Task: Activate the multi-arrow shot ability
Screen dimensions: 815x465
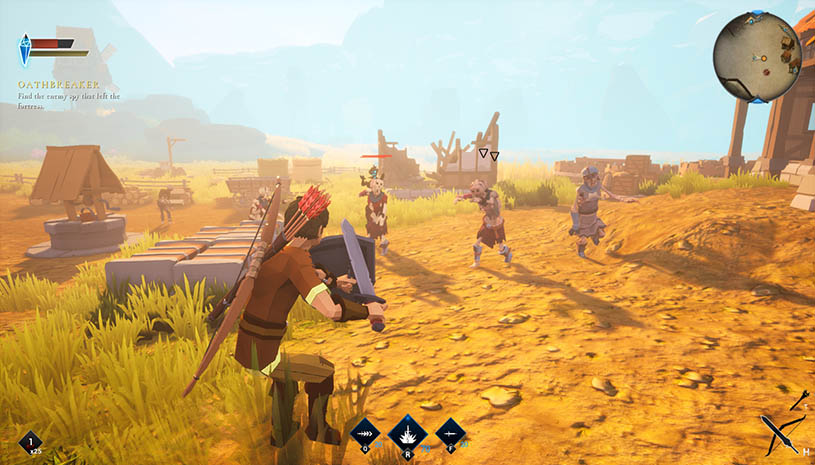Action: pyautogui.click(x=365, y=433)
